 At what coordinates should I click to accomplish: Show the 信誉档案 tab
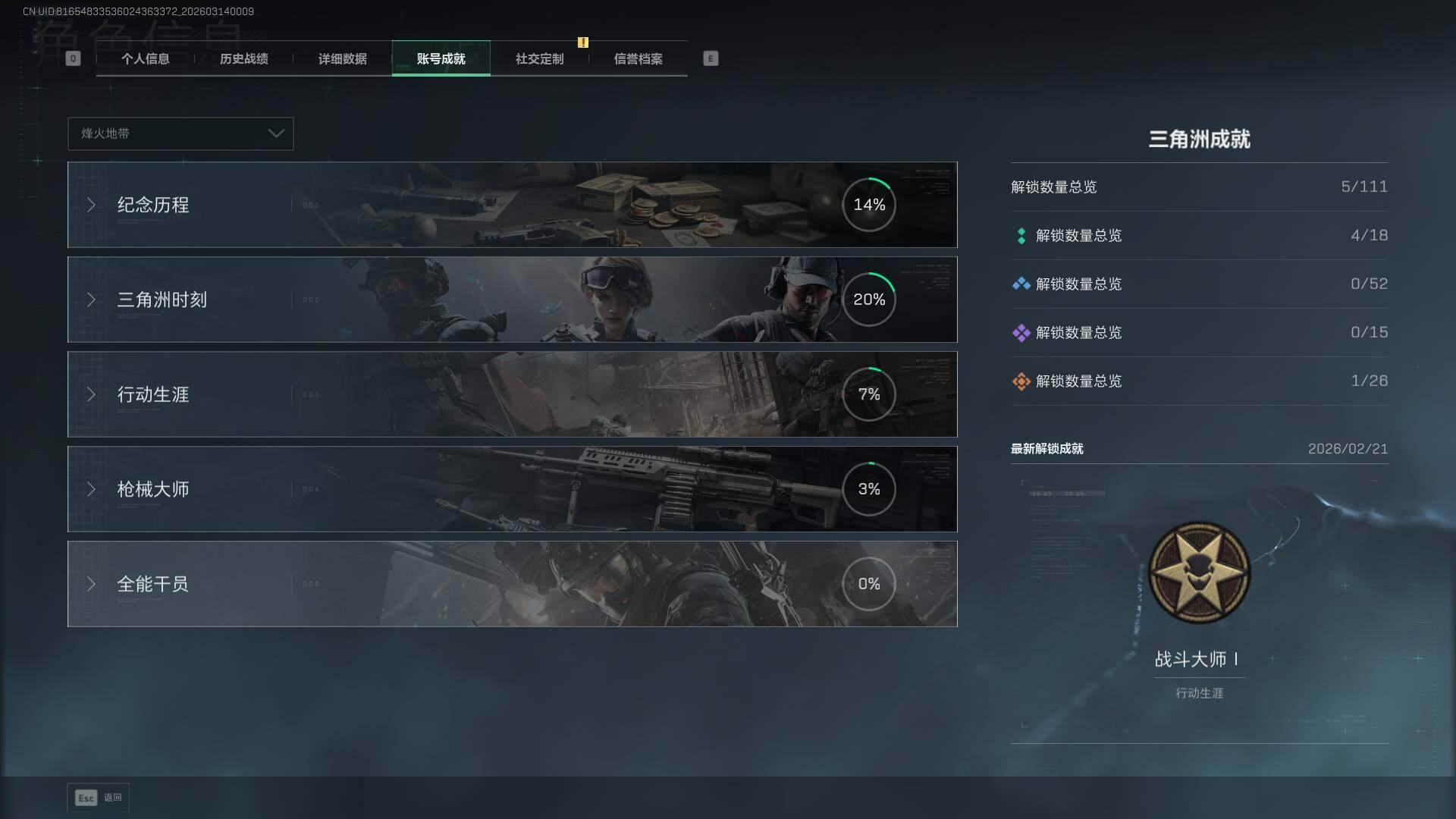coord(638,58)
